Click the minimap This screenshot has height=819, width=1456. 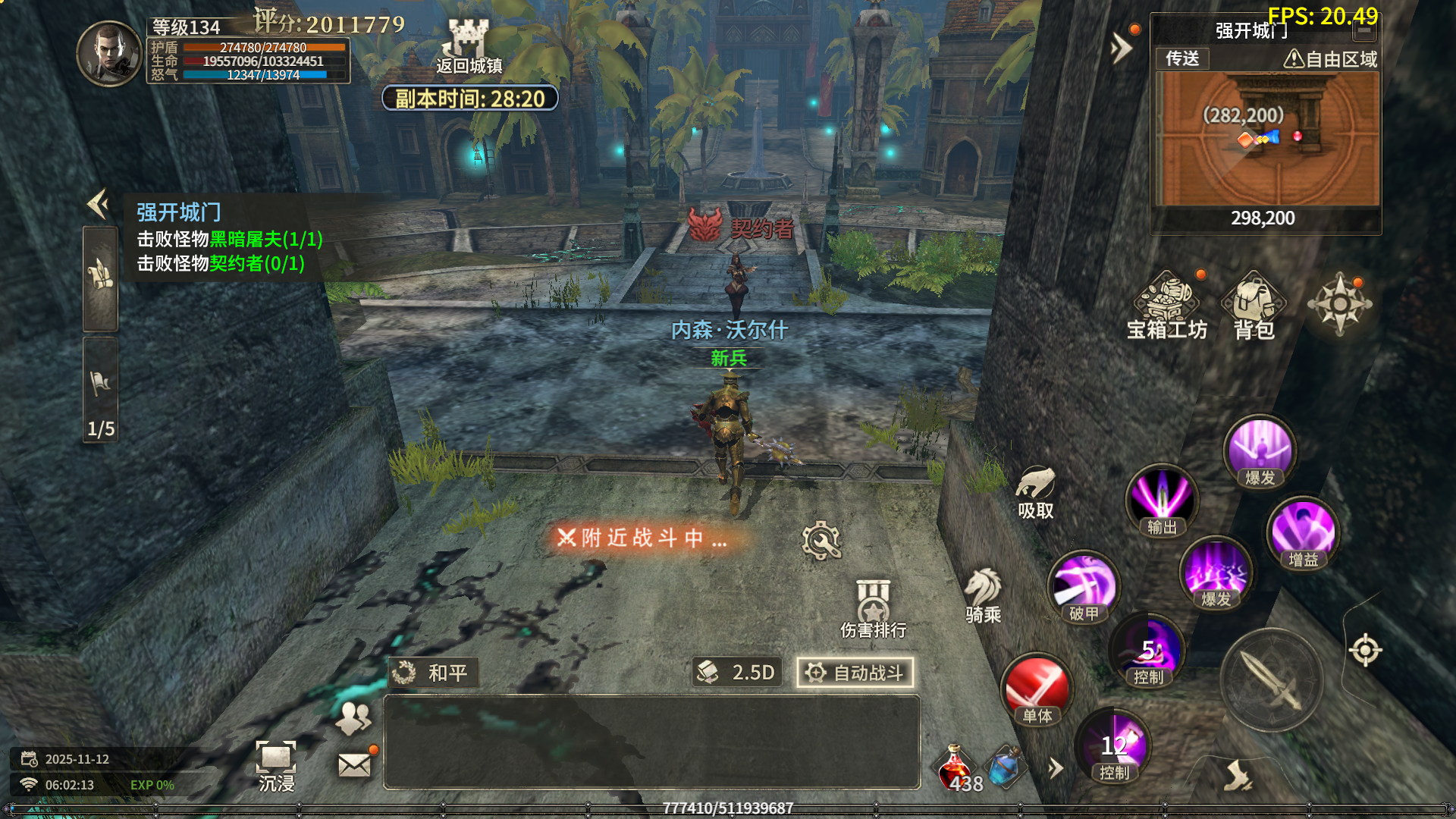tap(1266, 139)
